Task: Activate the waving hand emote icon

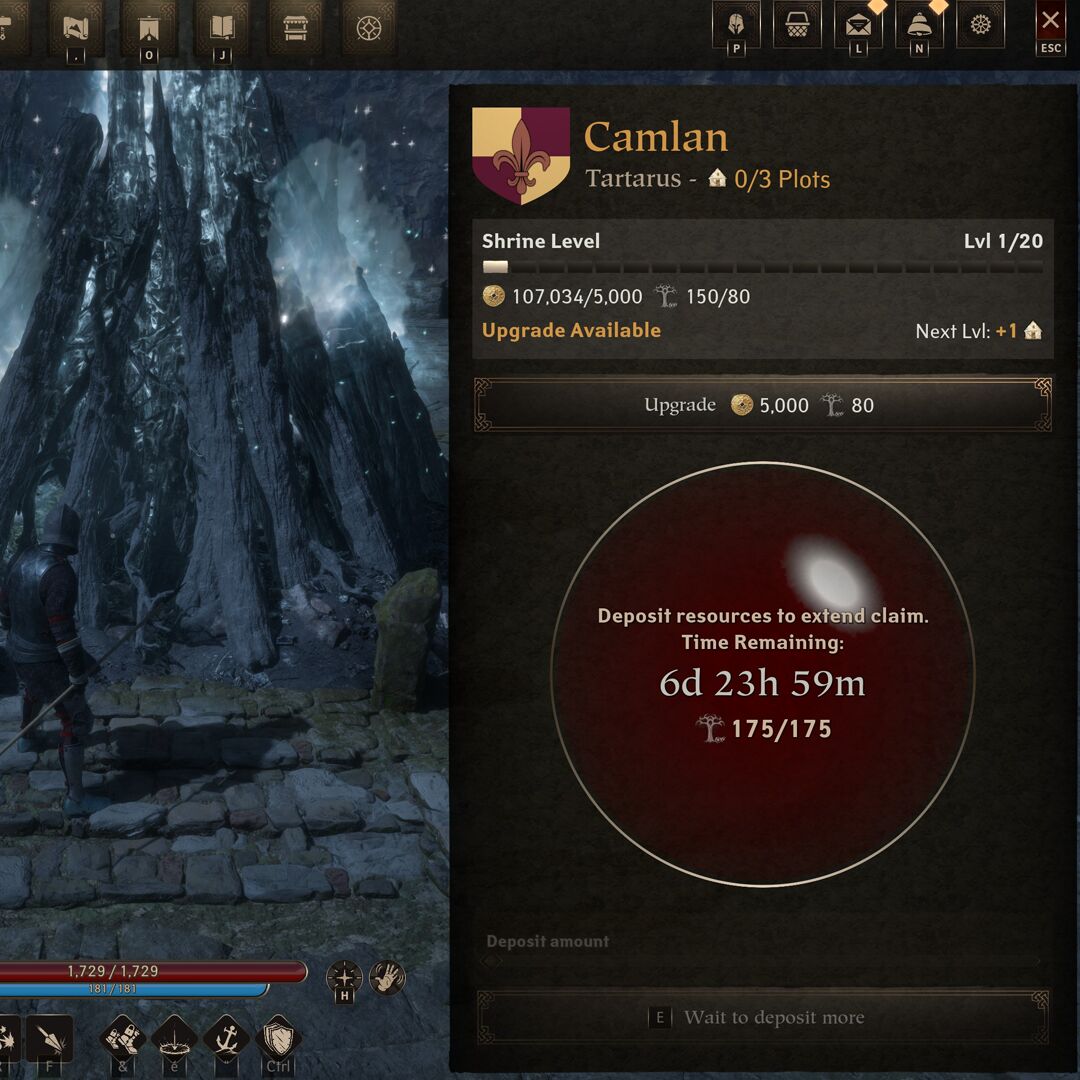Action: [x=387, y=977]
